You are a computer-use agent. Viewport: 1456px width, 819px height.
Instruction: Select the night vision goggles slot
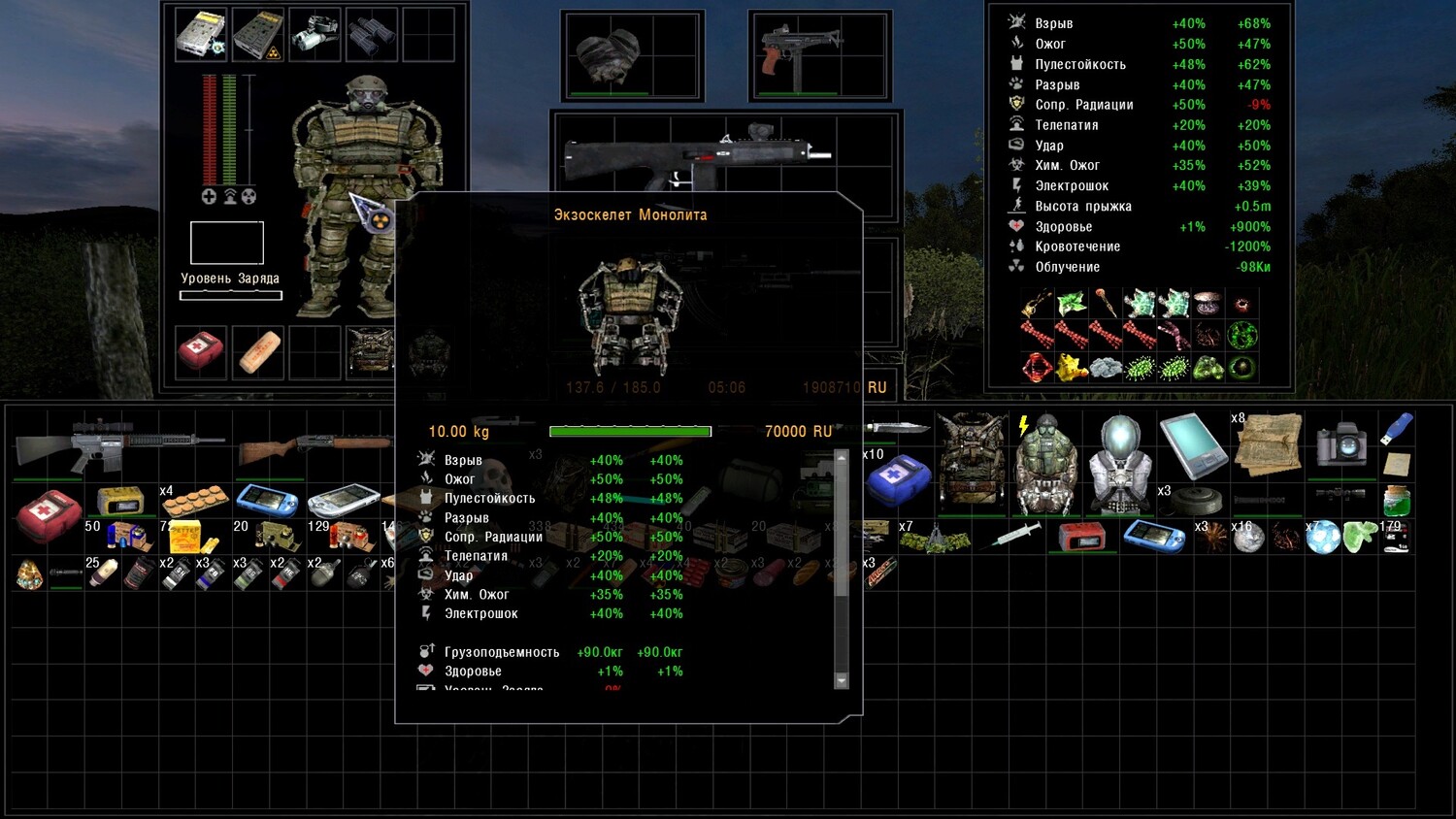coord(314,35)
